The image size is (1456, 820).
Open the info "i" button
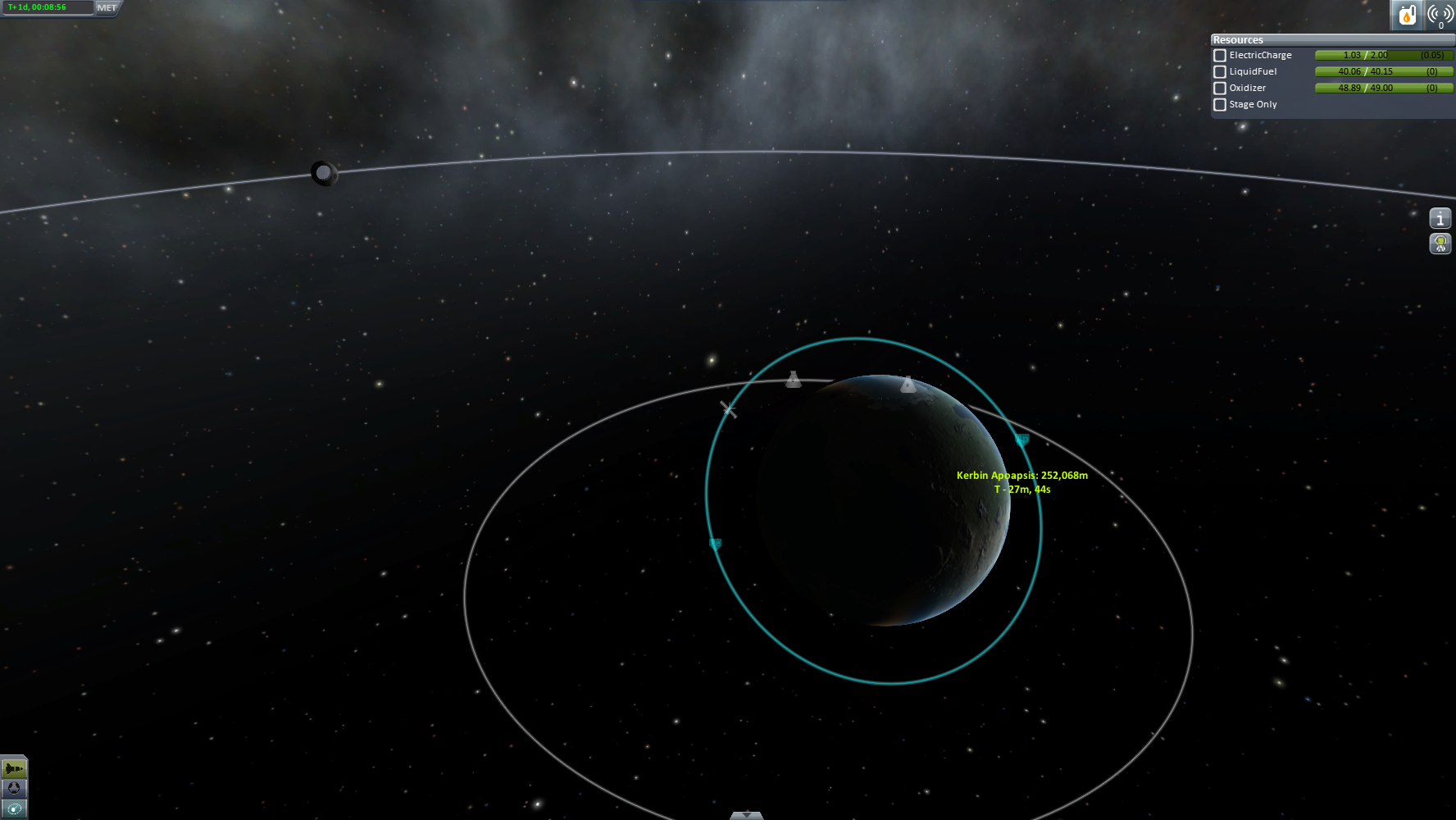[x=1440, y=219]
